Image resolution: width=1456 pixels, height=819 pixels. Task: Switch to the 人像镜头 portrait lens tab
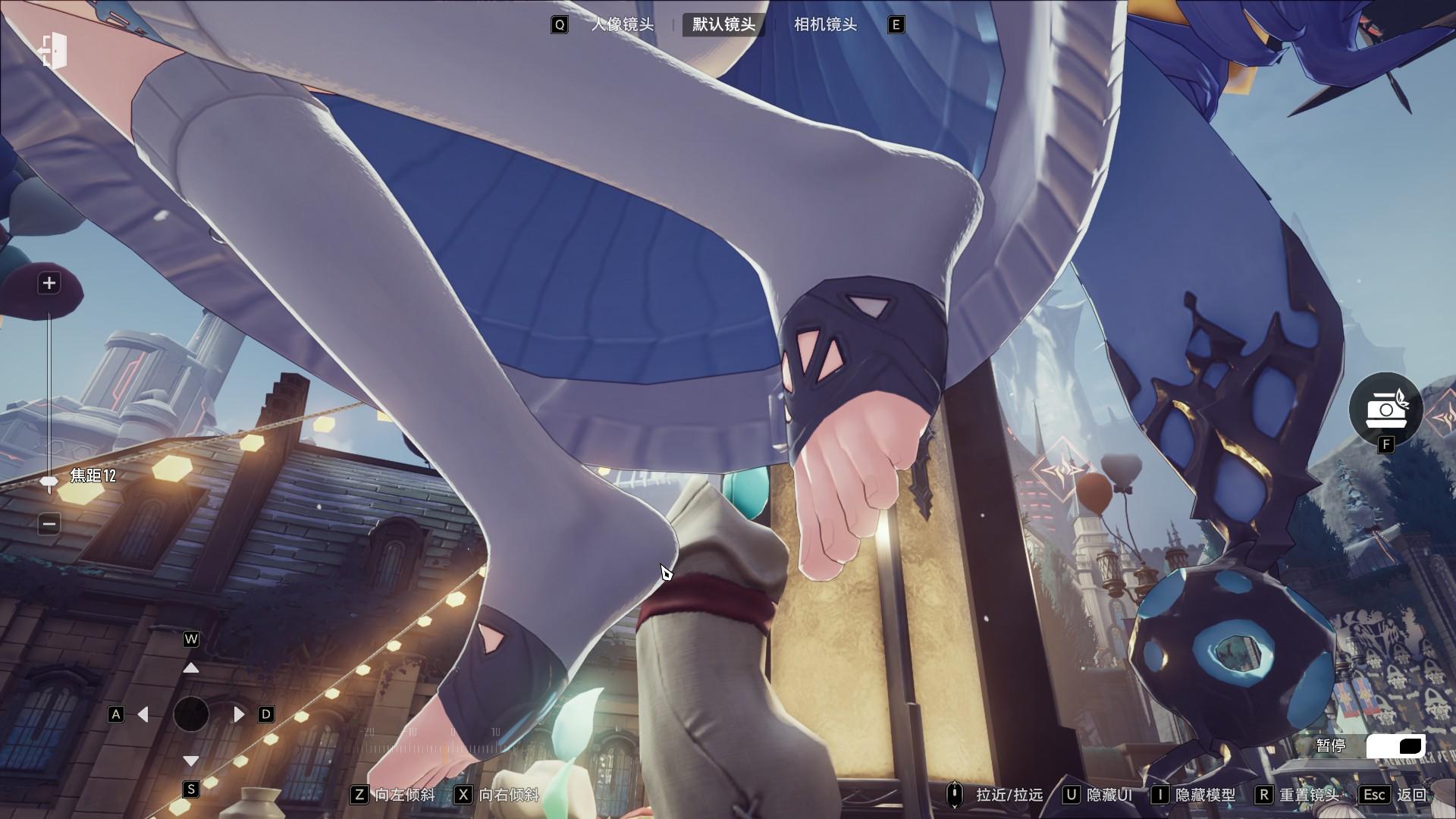point(622,25)
